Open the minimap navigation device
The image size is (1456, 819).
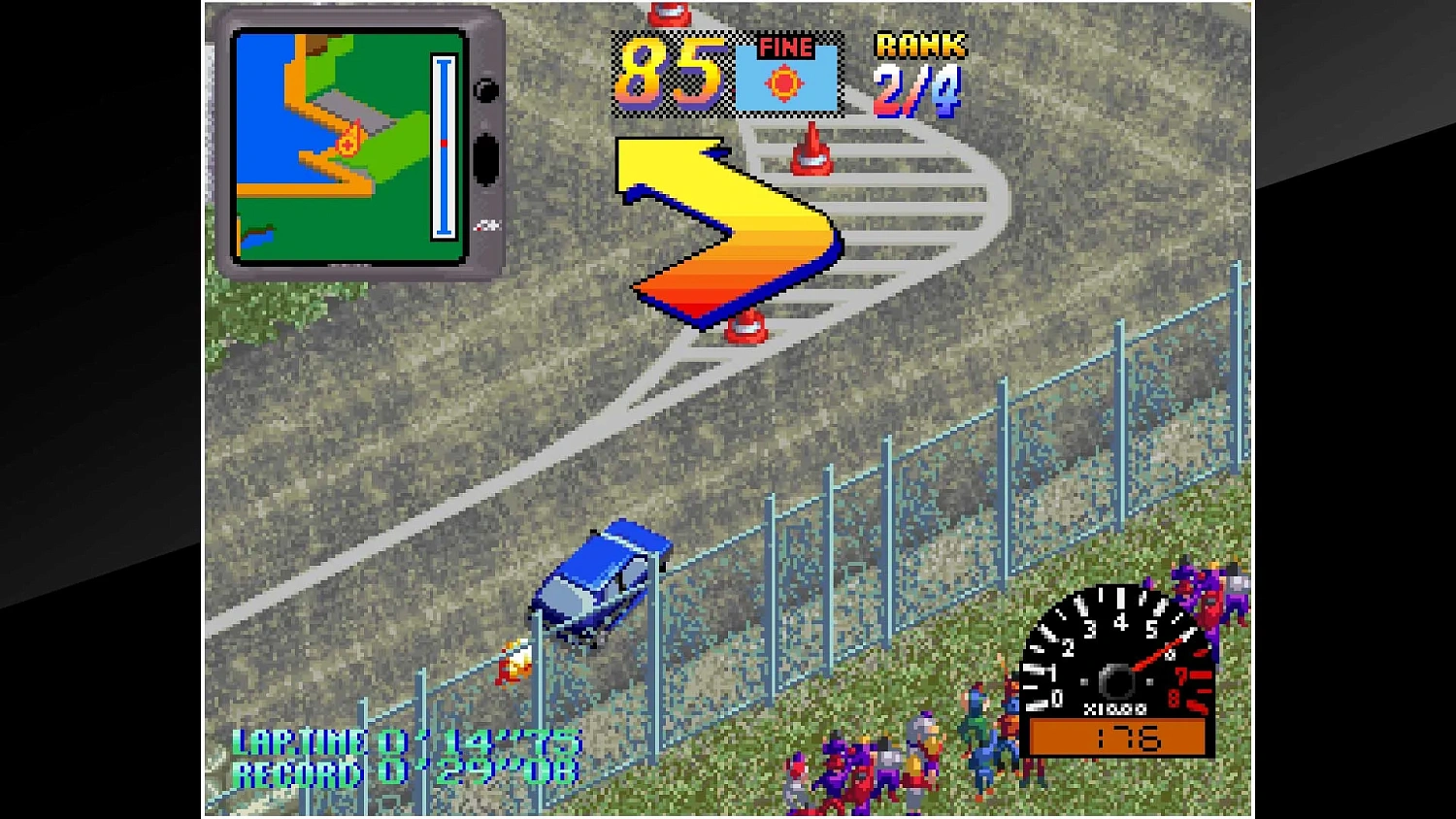(359, 146)
